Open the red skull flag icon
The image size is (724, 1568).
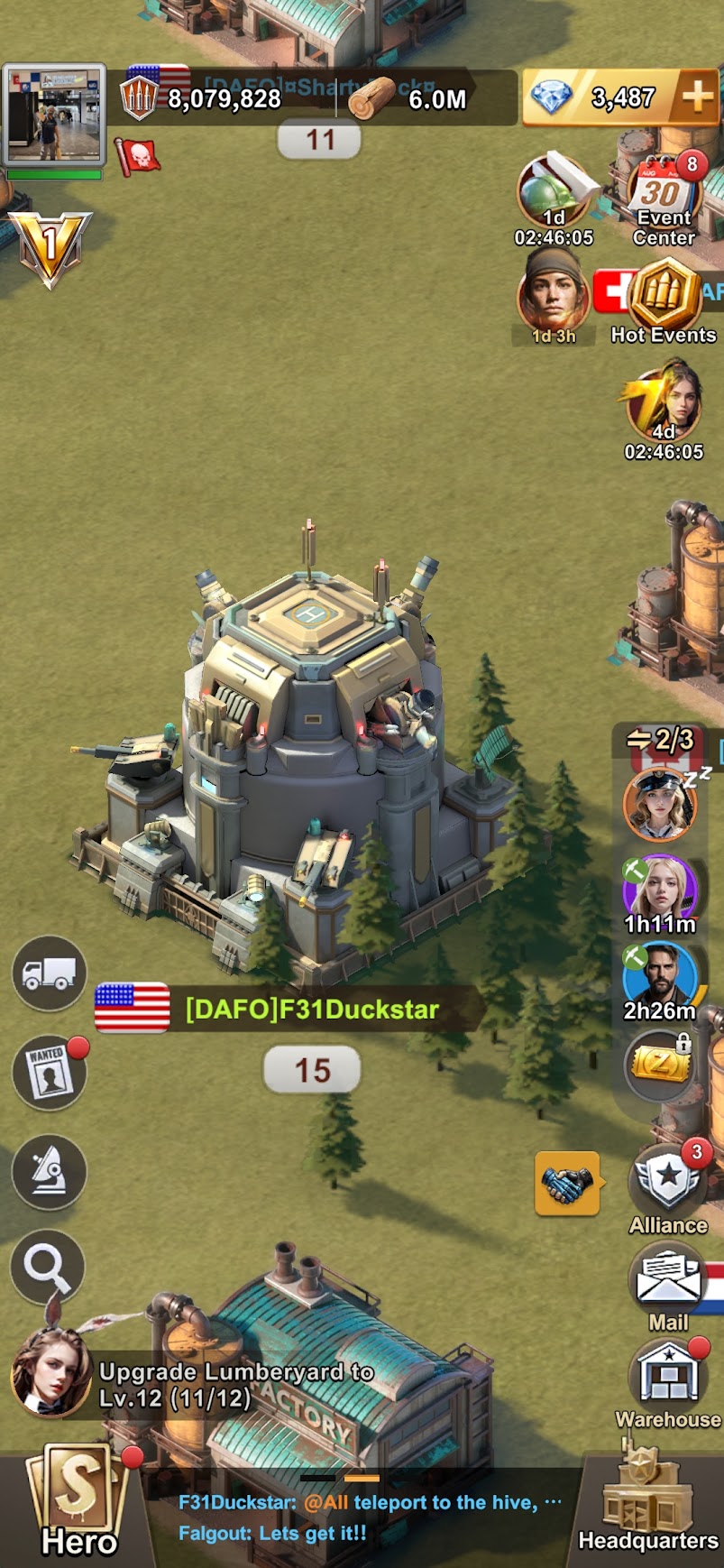coord(138,156)
